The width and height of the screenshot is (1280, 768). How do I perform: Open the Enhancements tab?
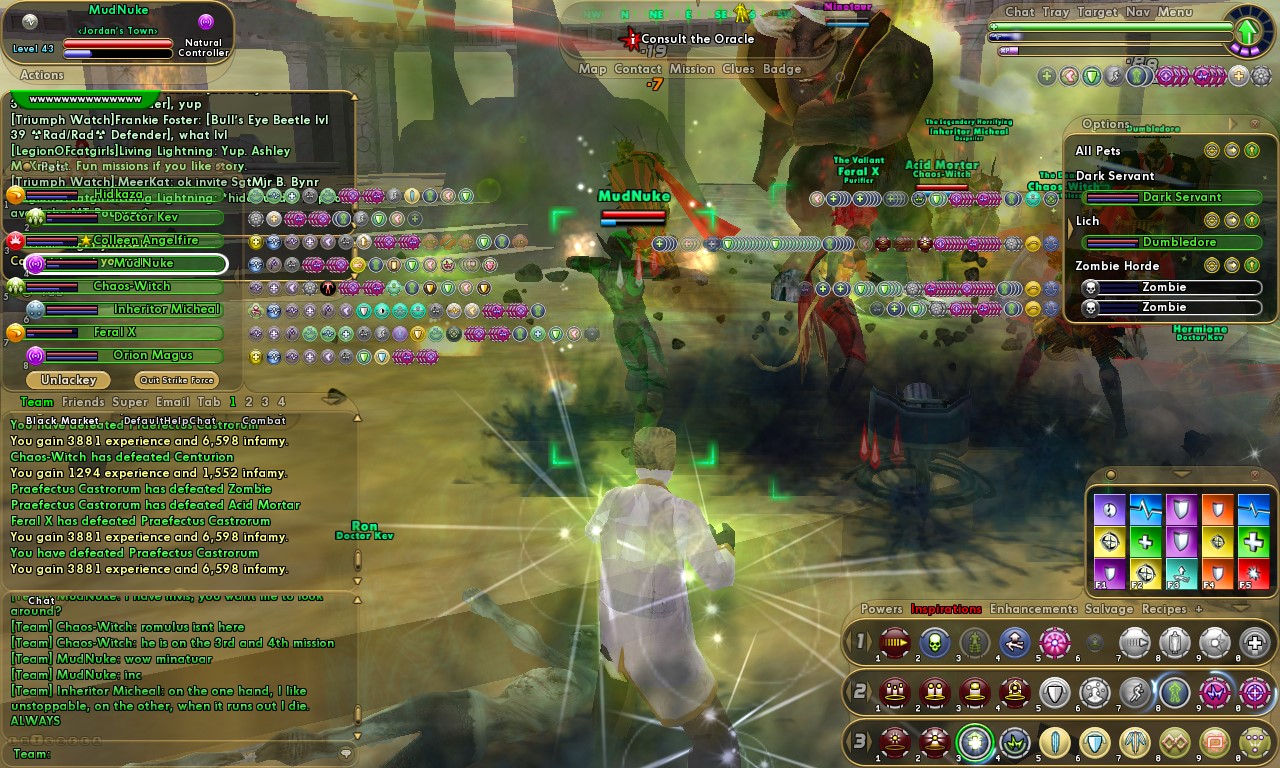1033,609
